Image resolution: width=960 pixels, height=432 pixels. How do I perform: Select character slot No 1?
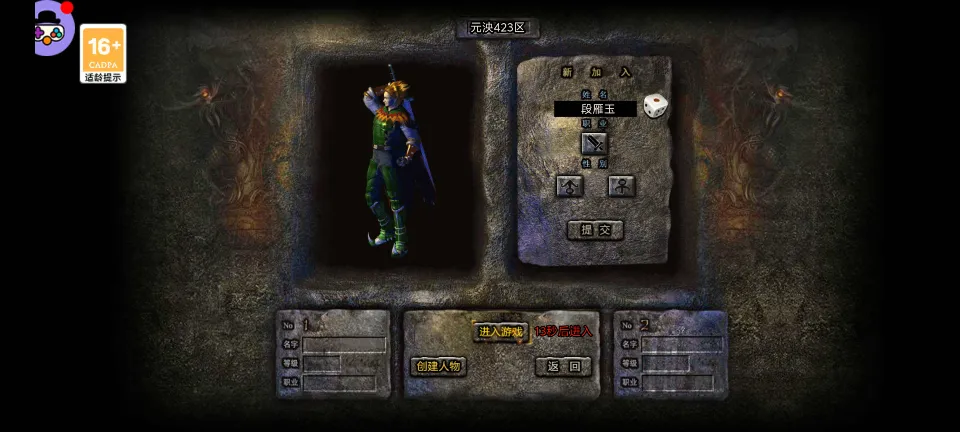coord(333,354)
